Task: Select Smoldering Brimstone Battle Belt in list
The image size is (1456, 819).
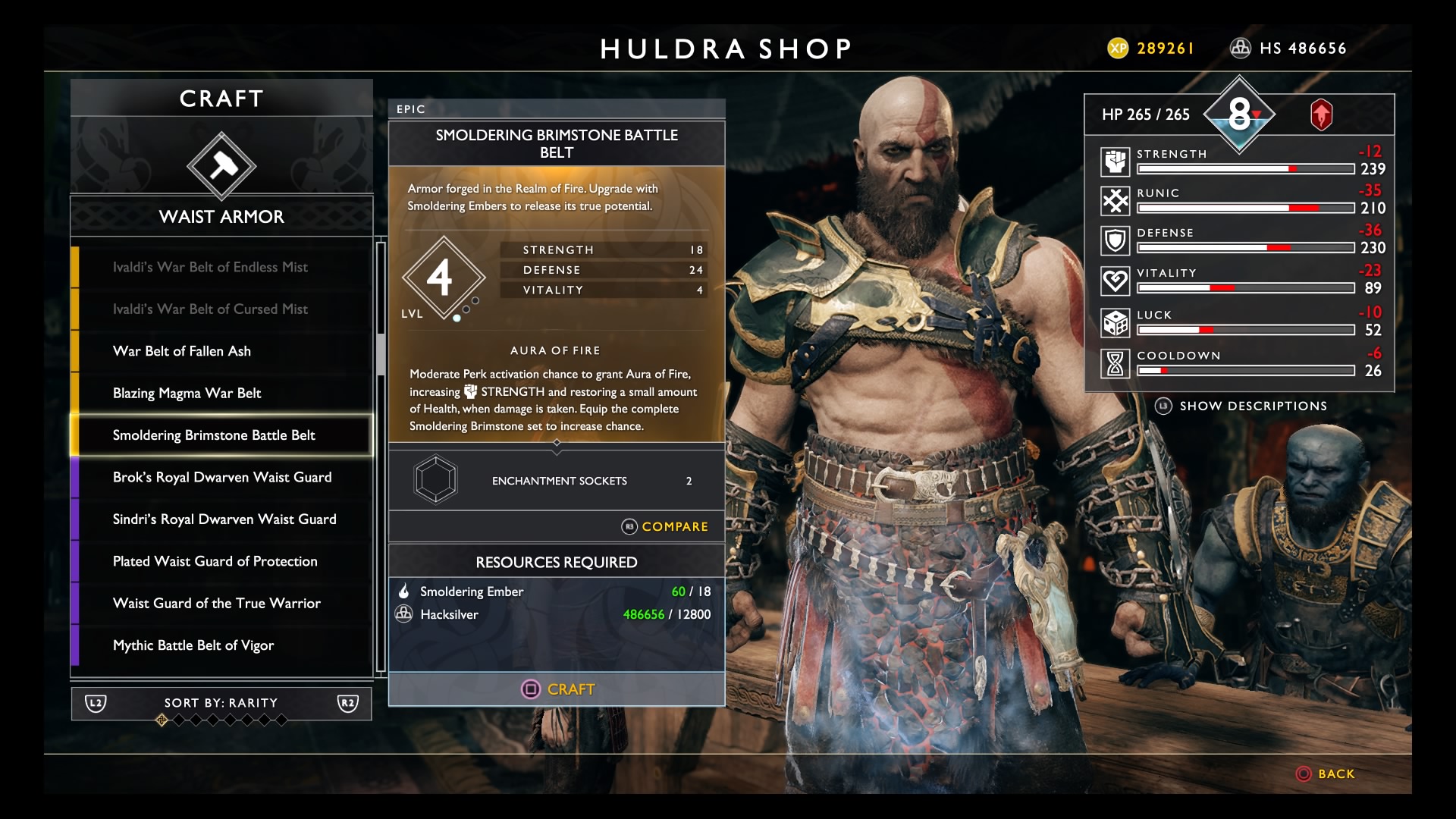Action: coord(214,435)
